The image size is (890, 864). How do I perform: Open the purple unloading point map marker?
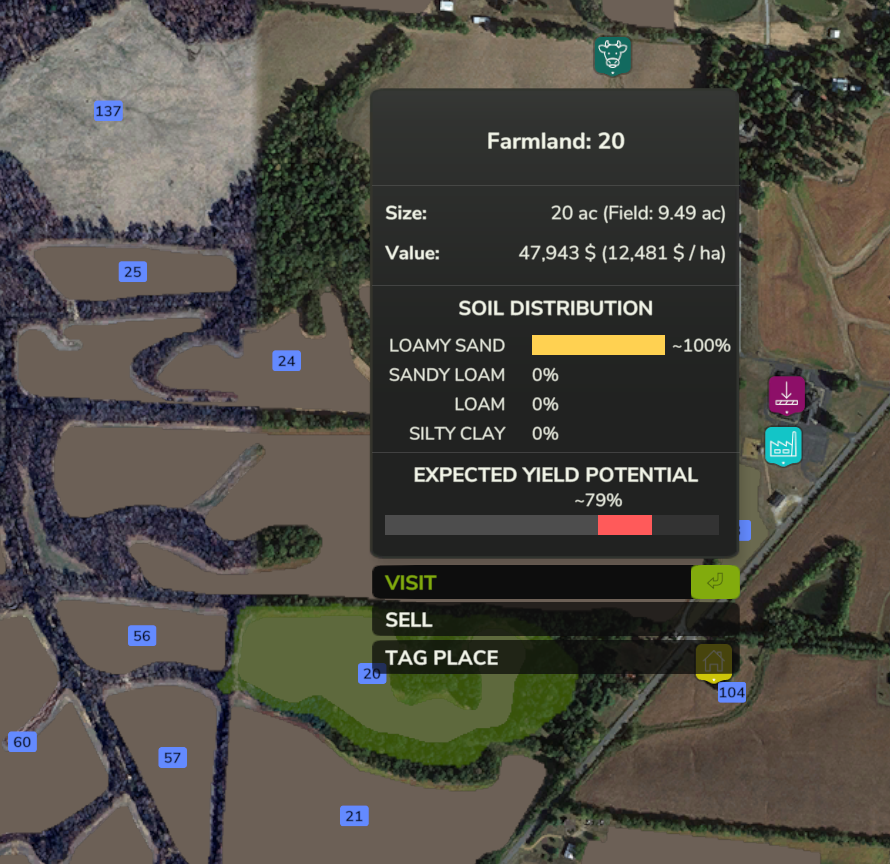(786, 394)
